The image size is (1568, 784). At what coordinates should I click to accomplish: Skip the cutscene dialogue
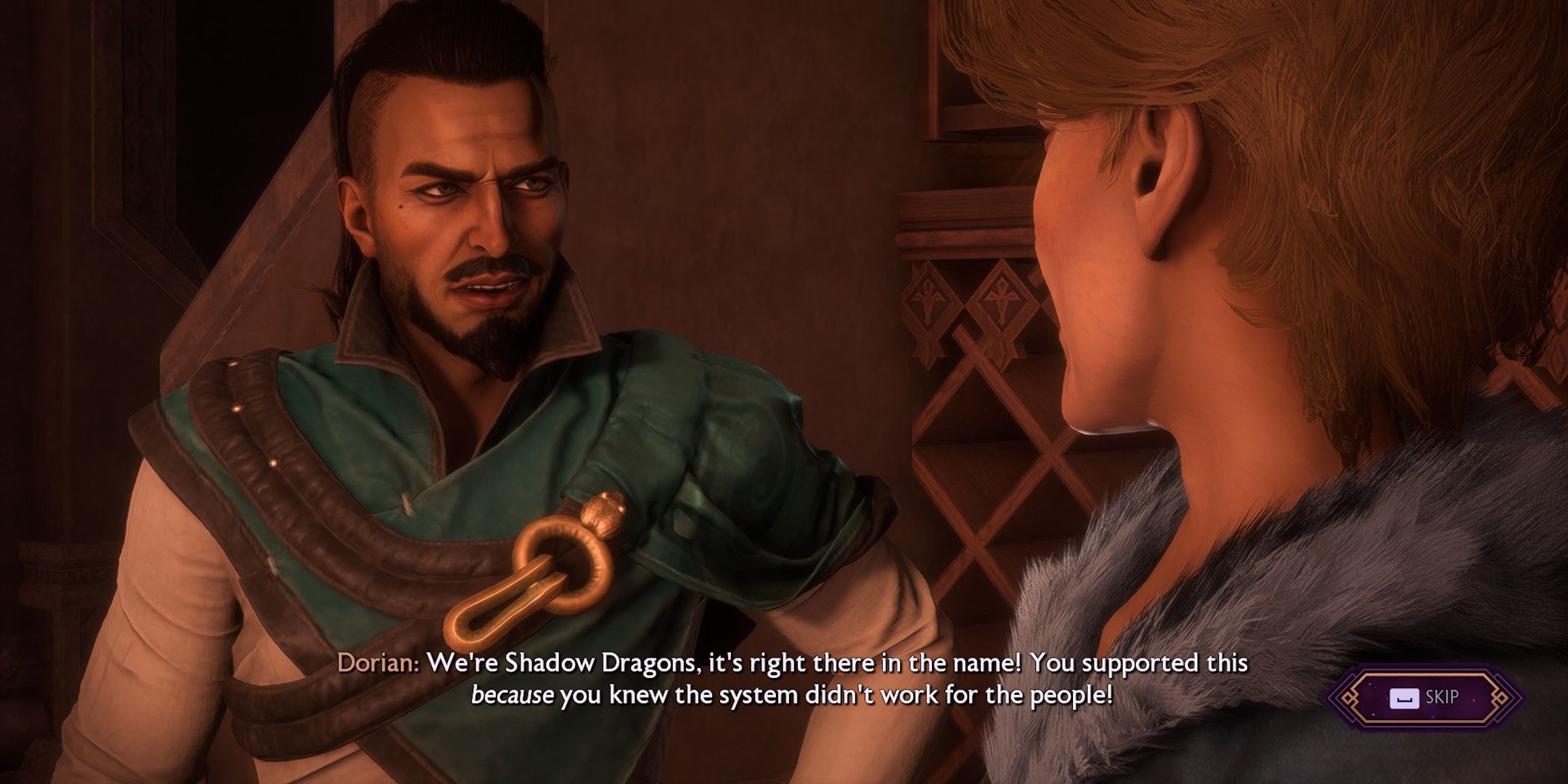point(1425,698)
